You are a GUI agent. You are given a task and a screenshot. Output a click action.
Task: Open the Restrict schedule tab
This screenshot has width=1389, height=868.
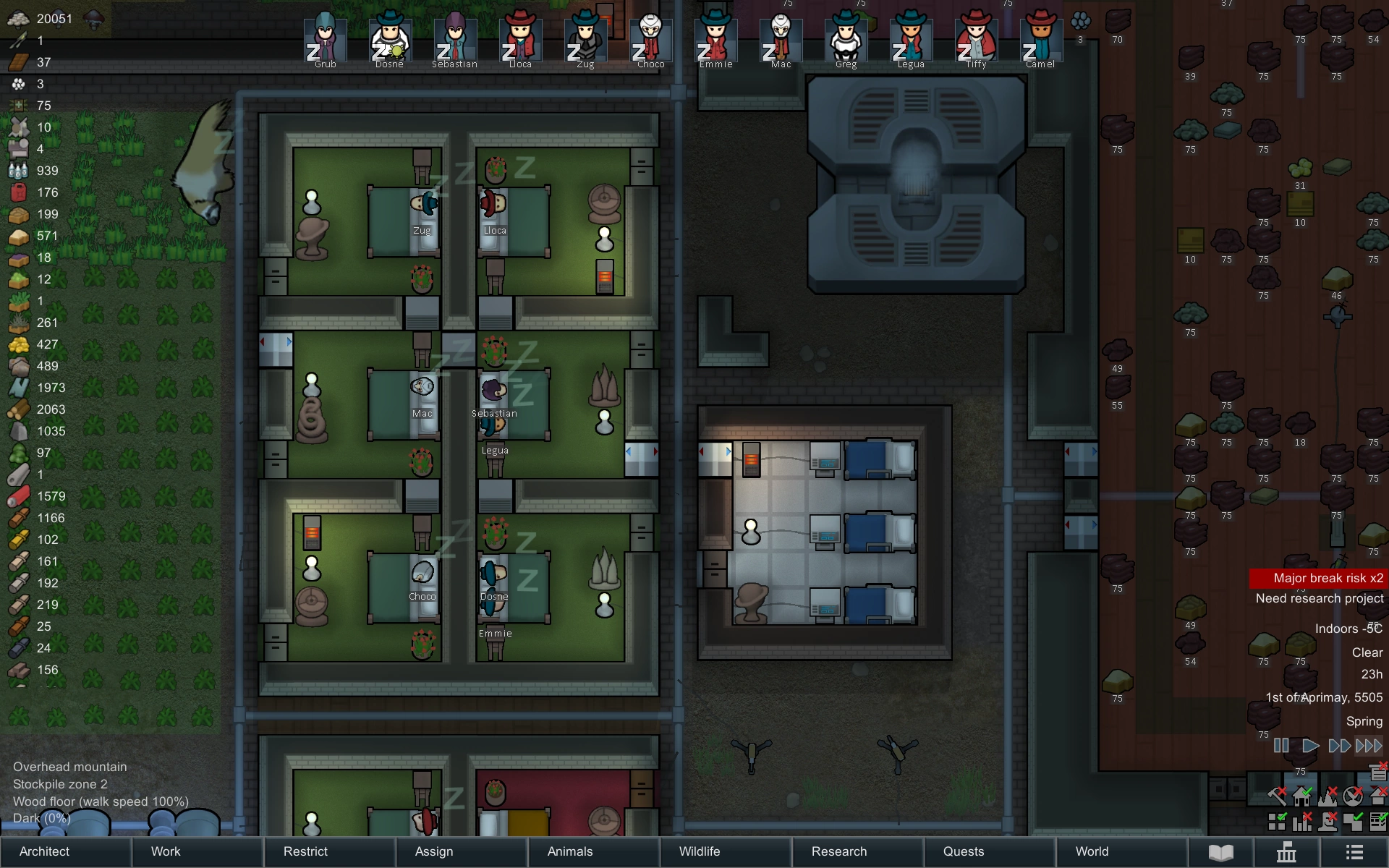(305, 851)
